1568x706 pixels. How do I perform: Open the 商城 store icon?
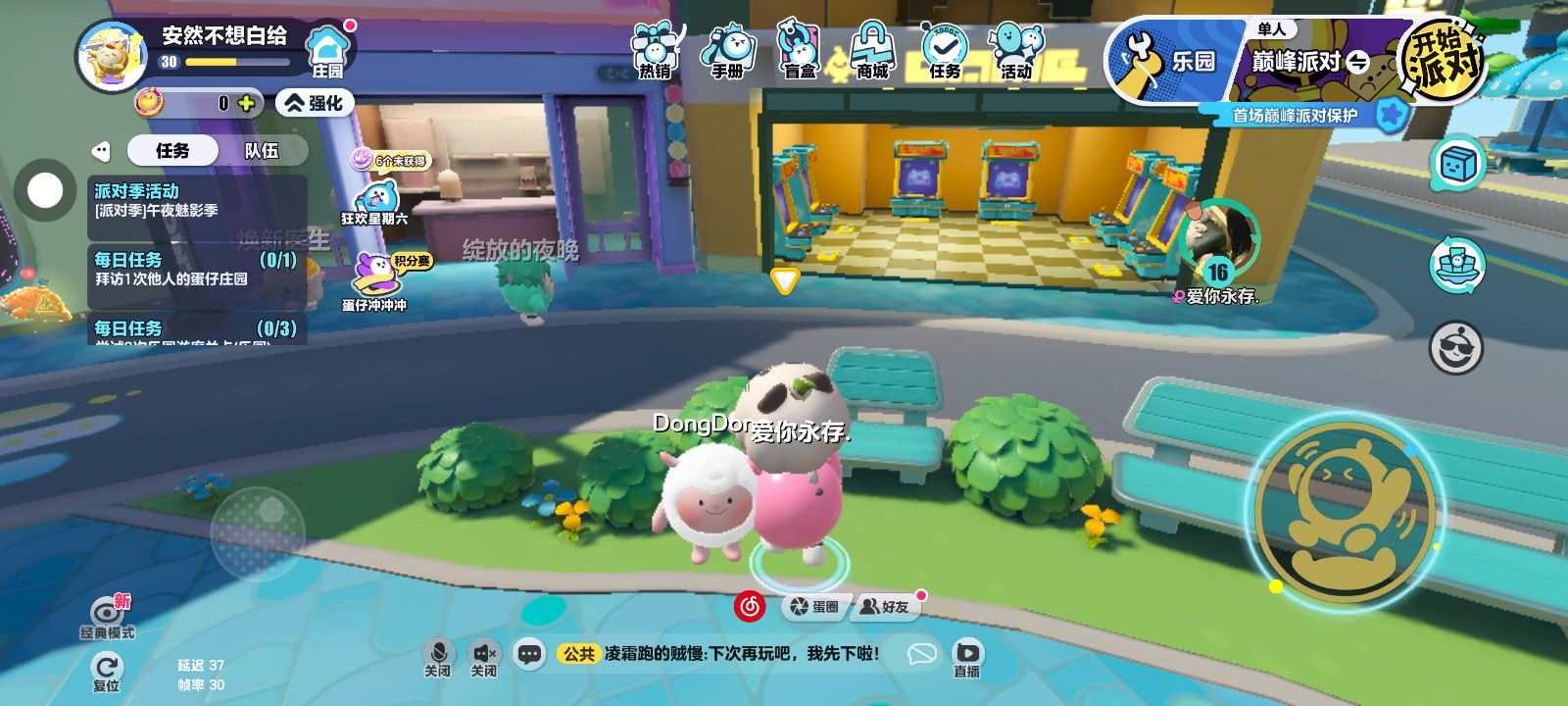(871, 51)
